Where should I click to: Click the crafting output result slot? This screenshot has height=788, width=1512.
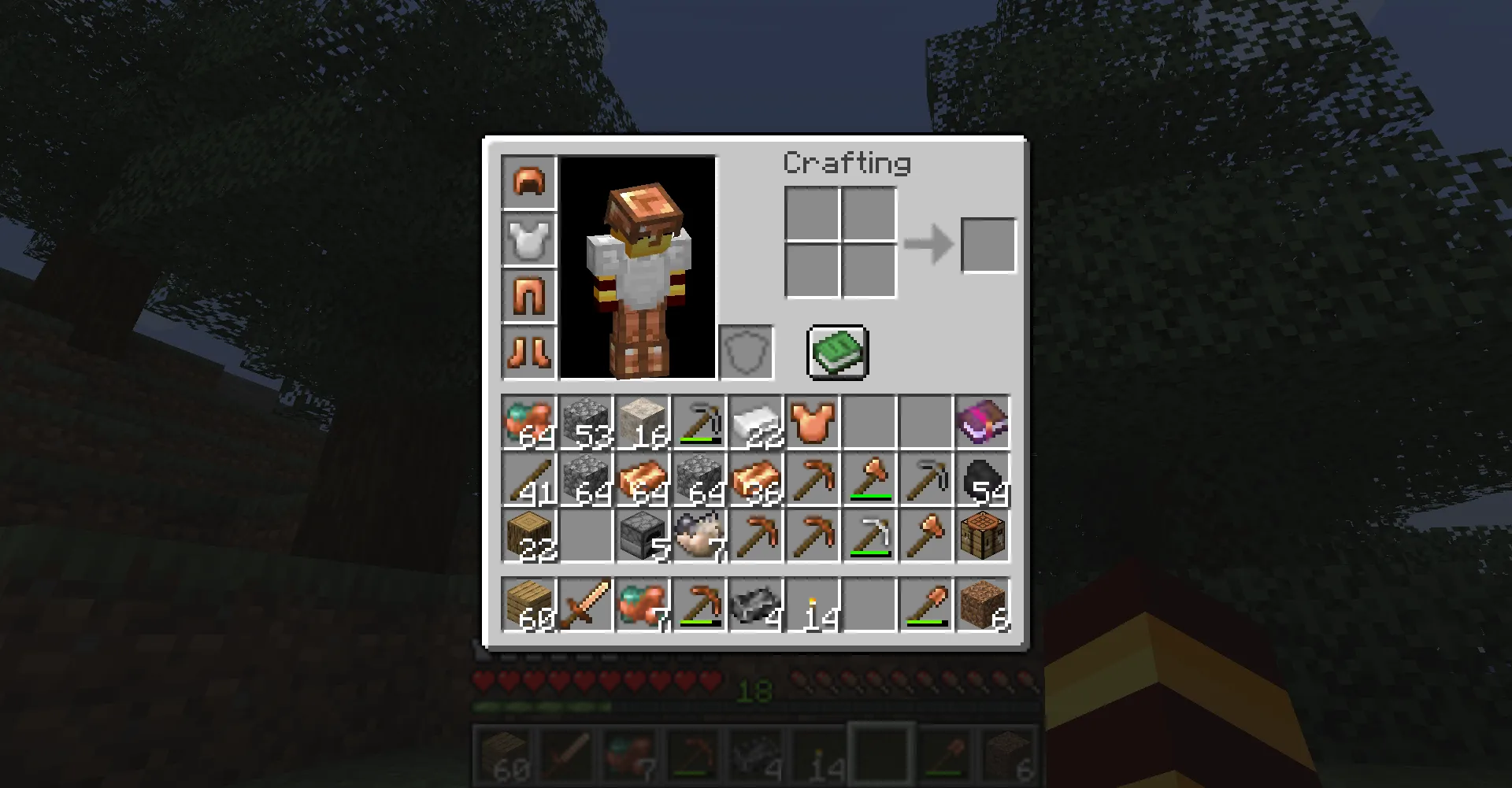click(988, 244)
